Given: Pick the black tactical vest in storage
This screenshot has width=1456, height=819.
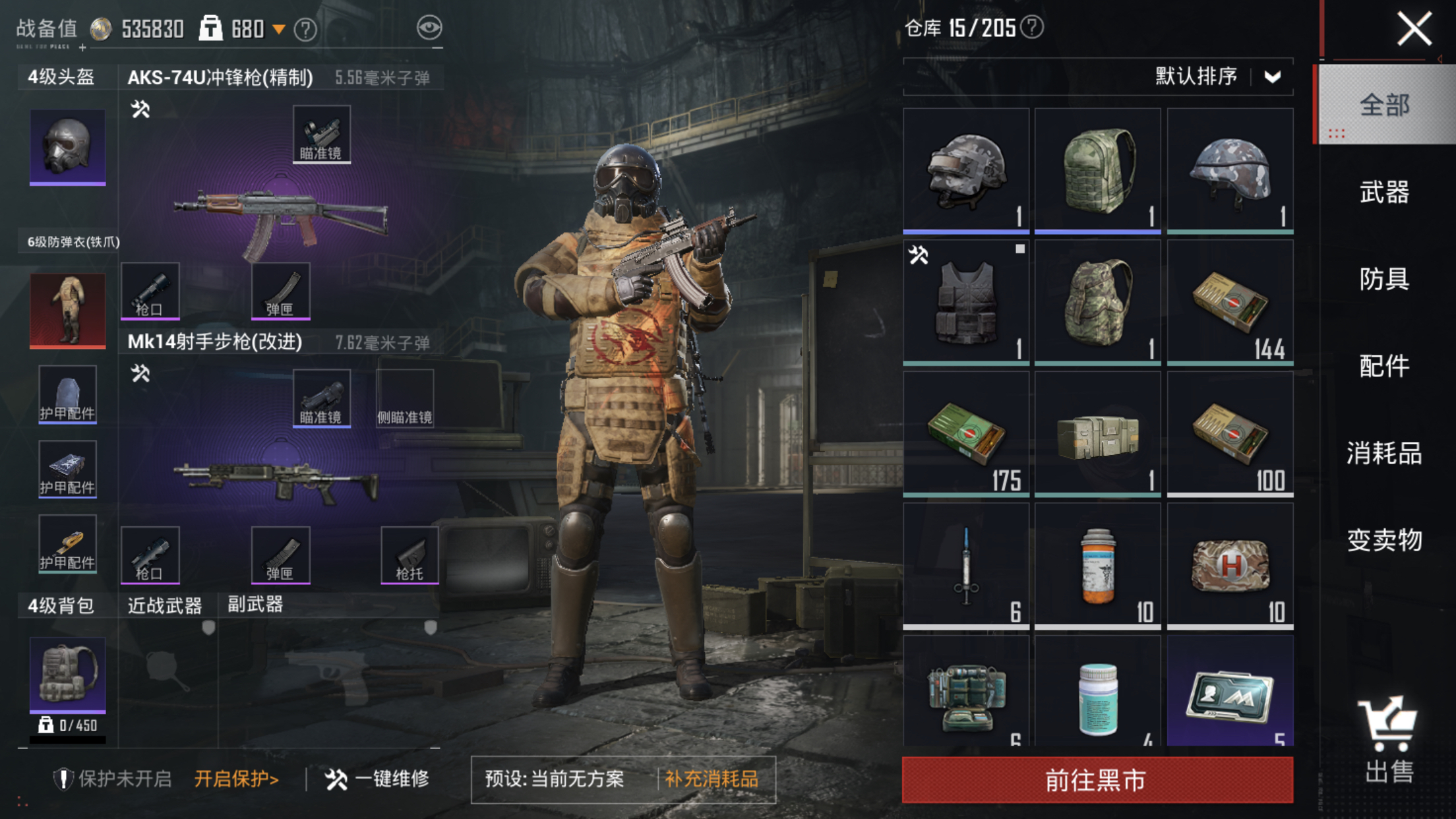Looking at the screenshot, I should tap(965, 302).
